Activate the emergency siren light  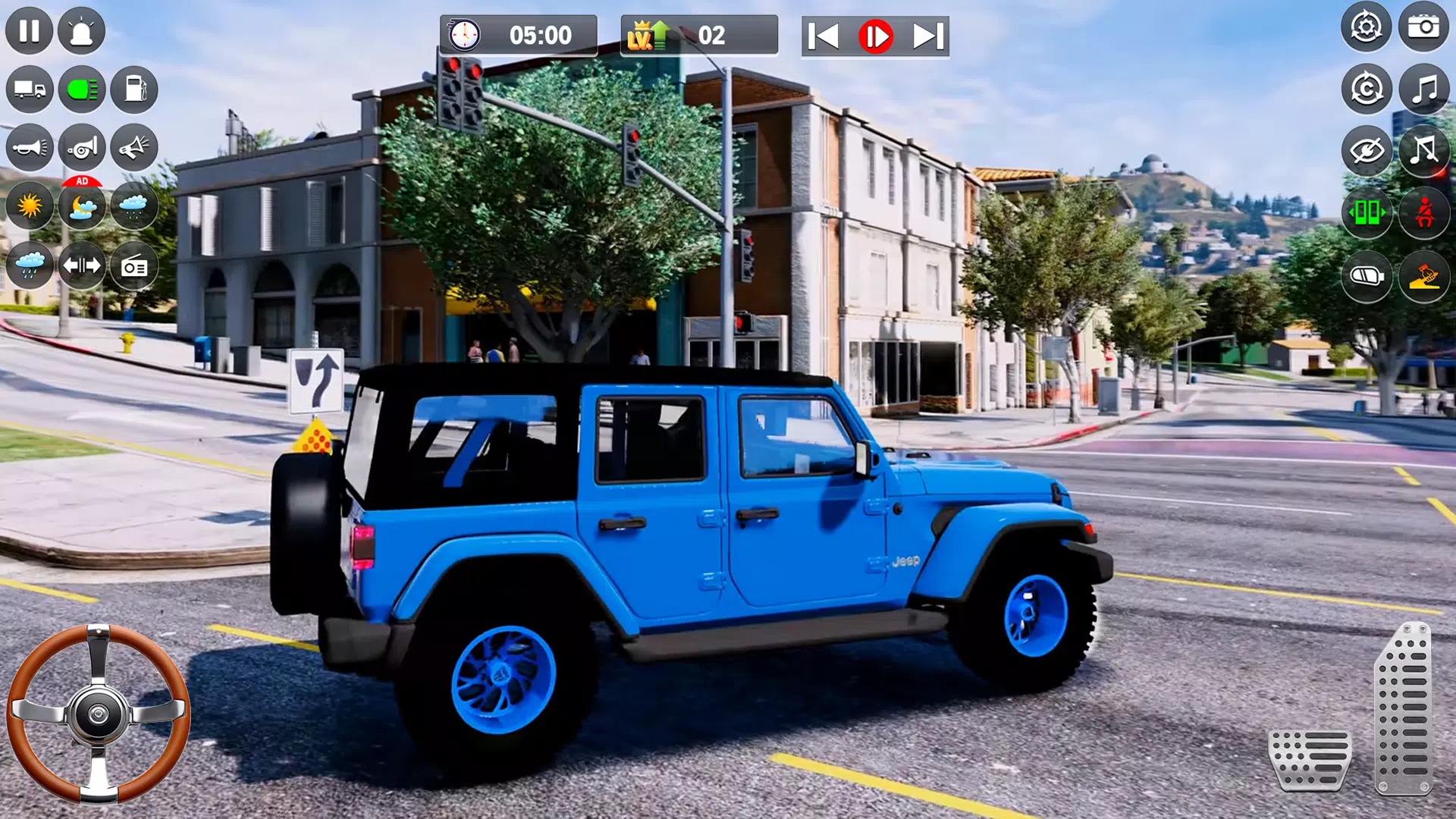coord(82,30)
